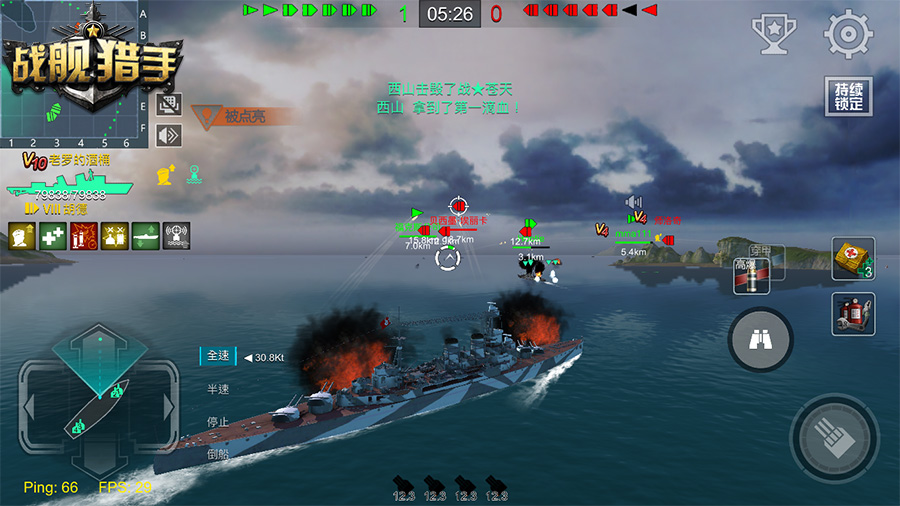Tap the trophy scoreboard icon
Viewport: 900px width, 506px height.
coord(773,34)
